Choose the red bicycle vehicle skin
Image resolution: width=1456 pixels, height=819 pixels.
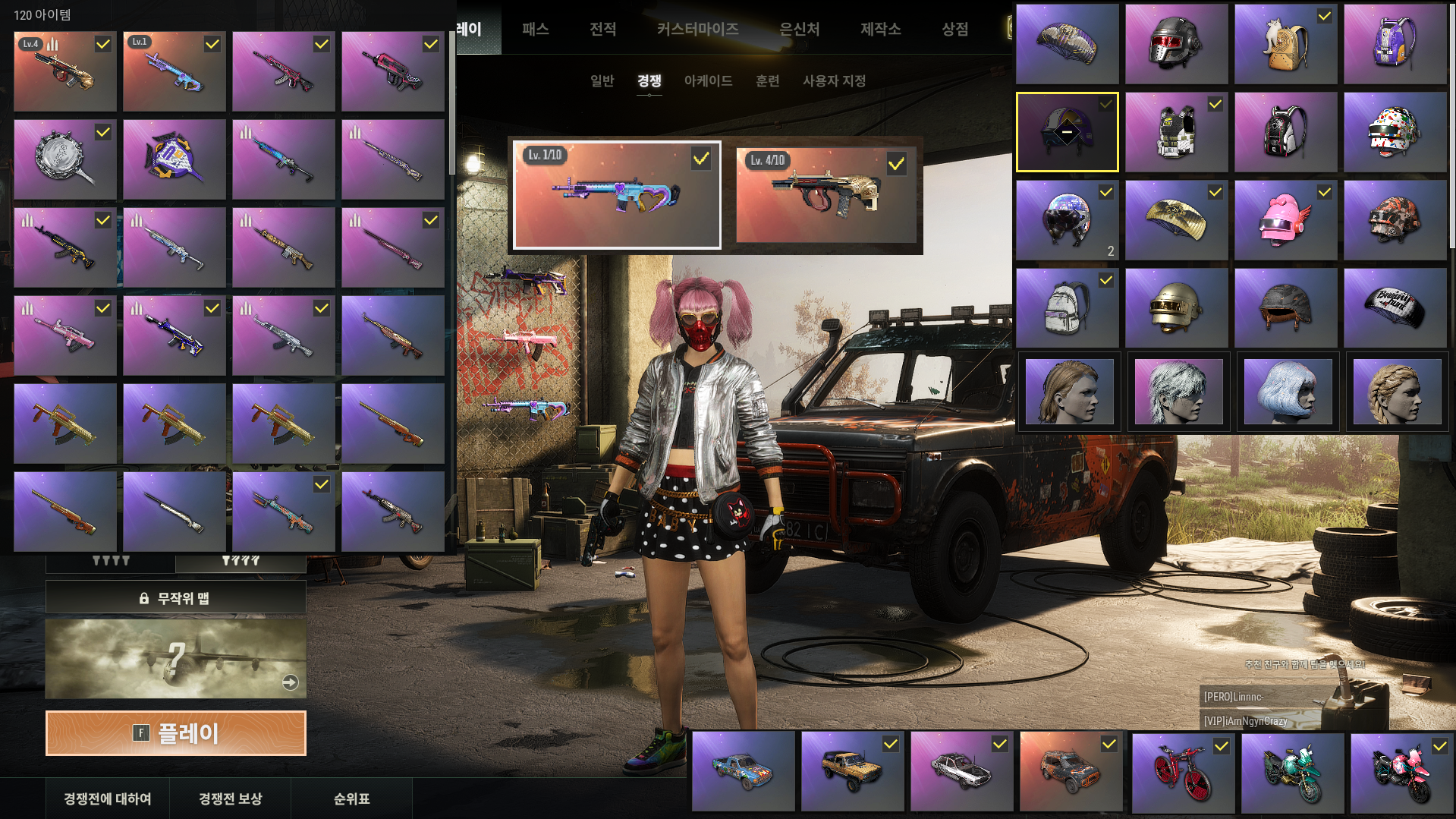pos(1183,772)
